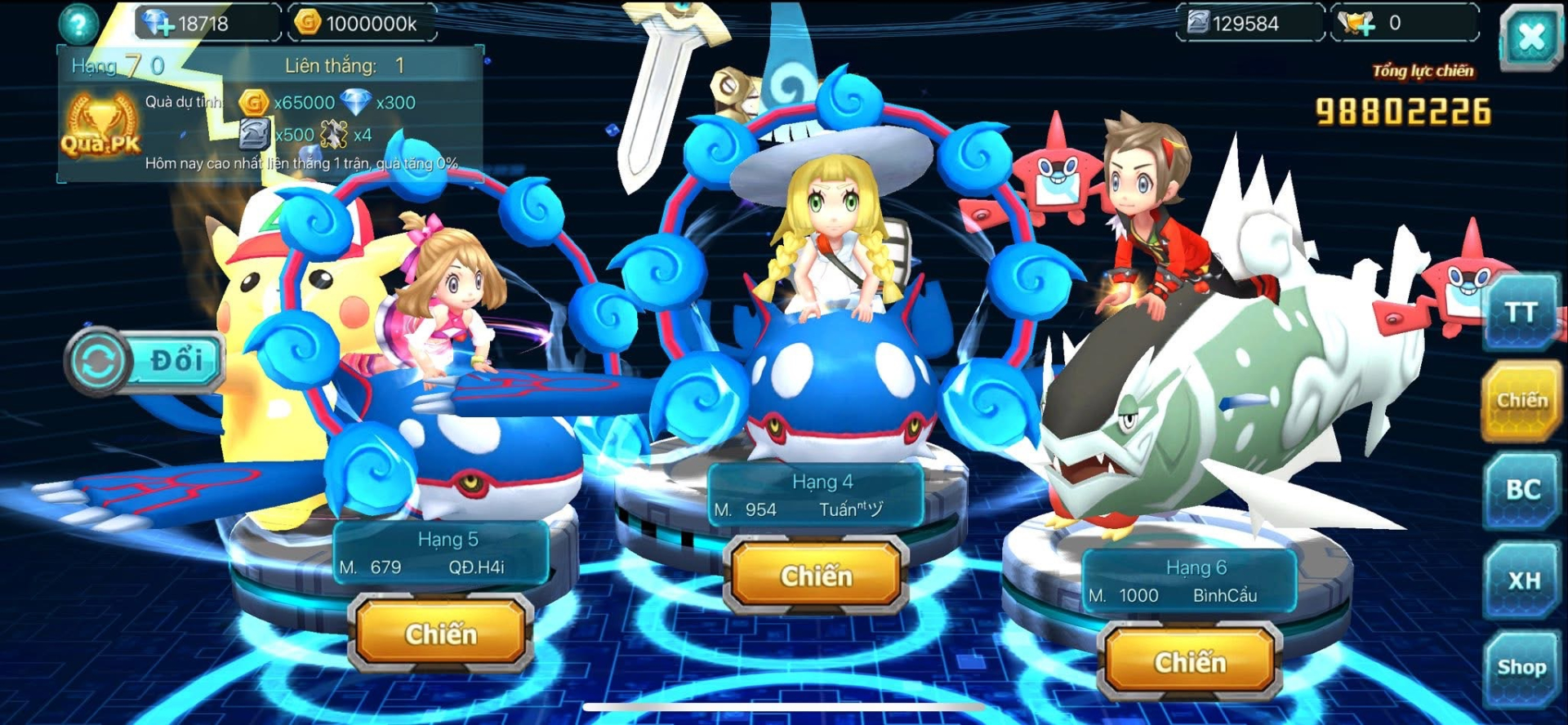Switch to the TT side tab
This screenshot has height=725, width=1568.
pyautogui.click(x=1521, y=313)
